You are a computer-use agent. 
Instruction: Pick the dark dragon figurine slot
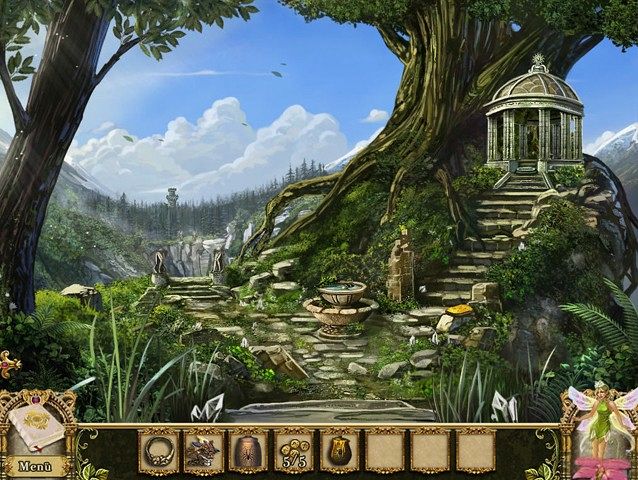tap(202, 449)
